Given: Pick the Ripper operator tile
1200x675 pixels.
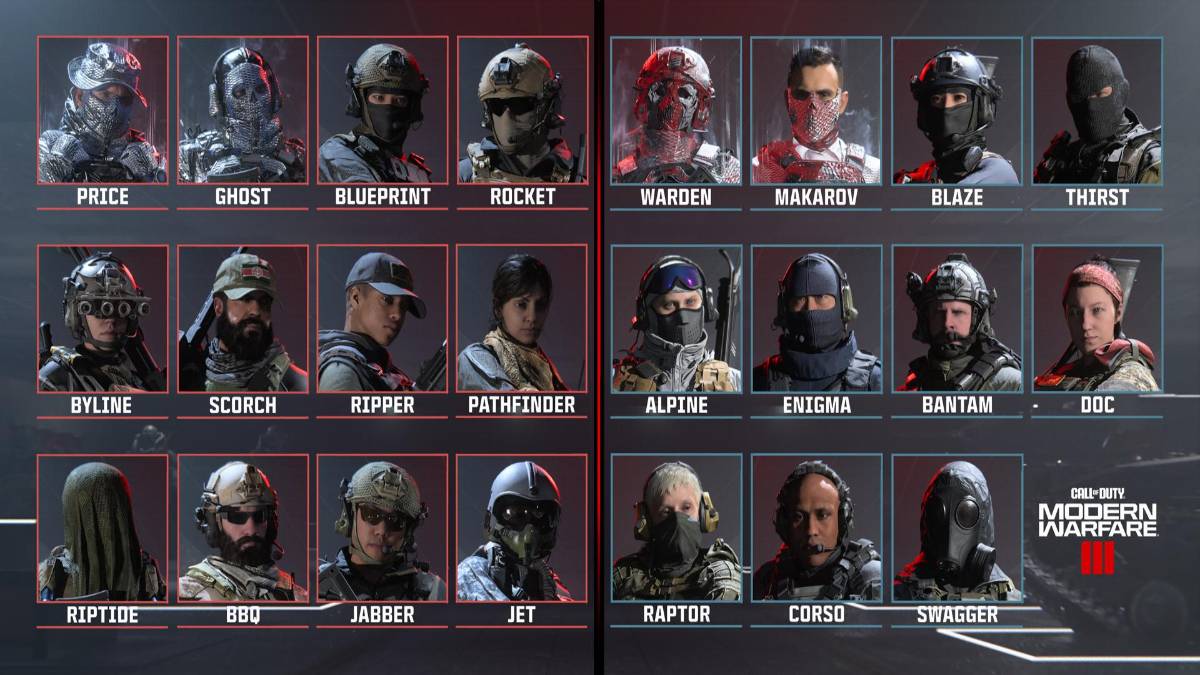Looking at the screenshot, I should tap(383, 318).
